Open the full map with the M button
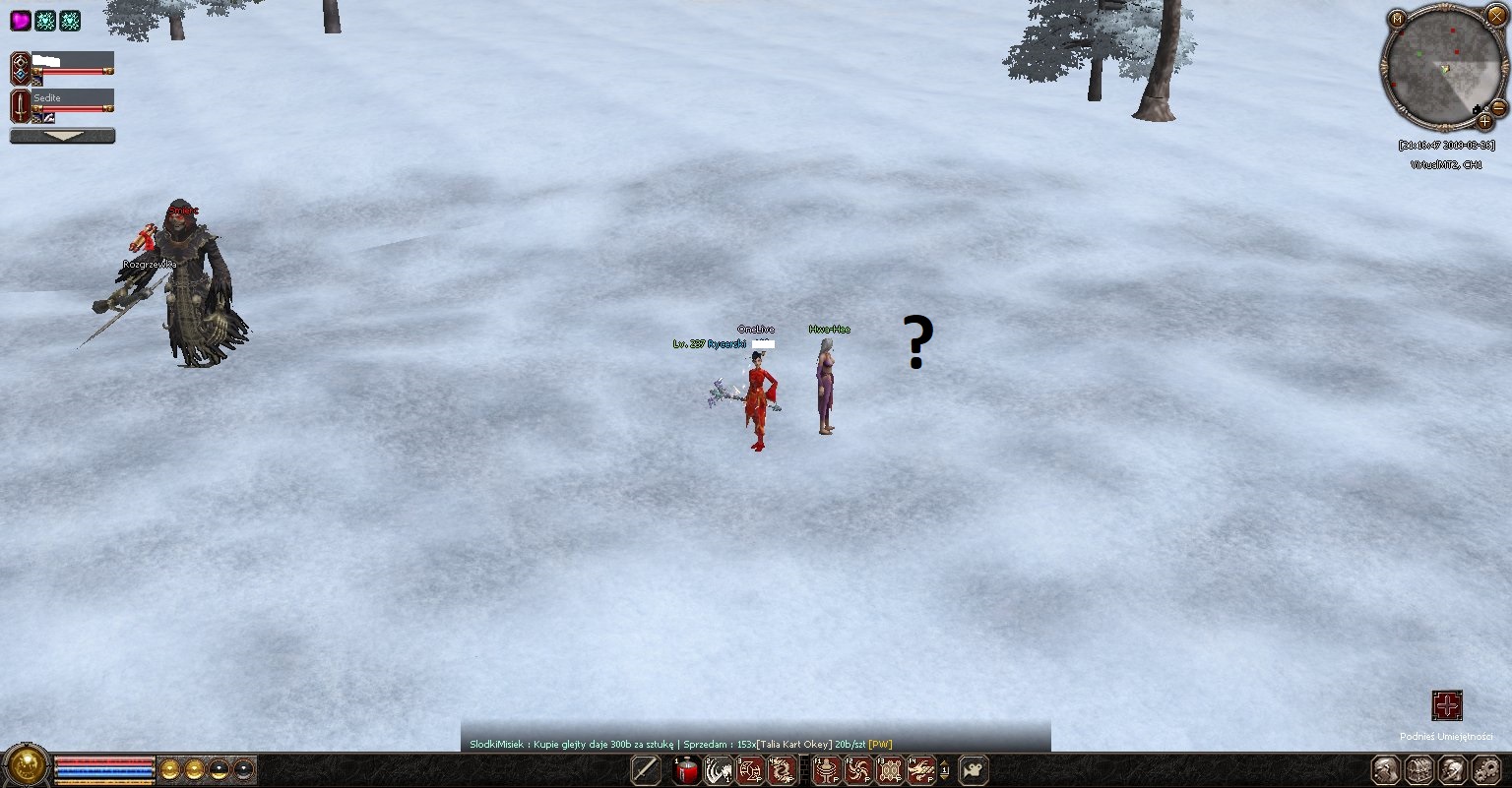This screenshot has width=1512, height=788. click(x=1397, y=19)
